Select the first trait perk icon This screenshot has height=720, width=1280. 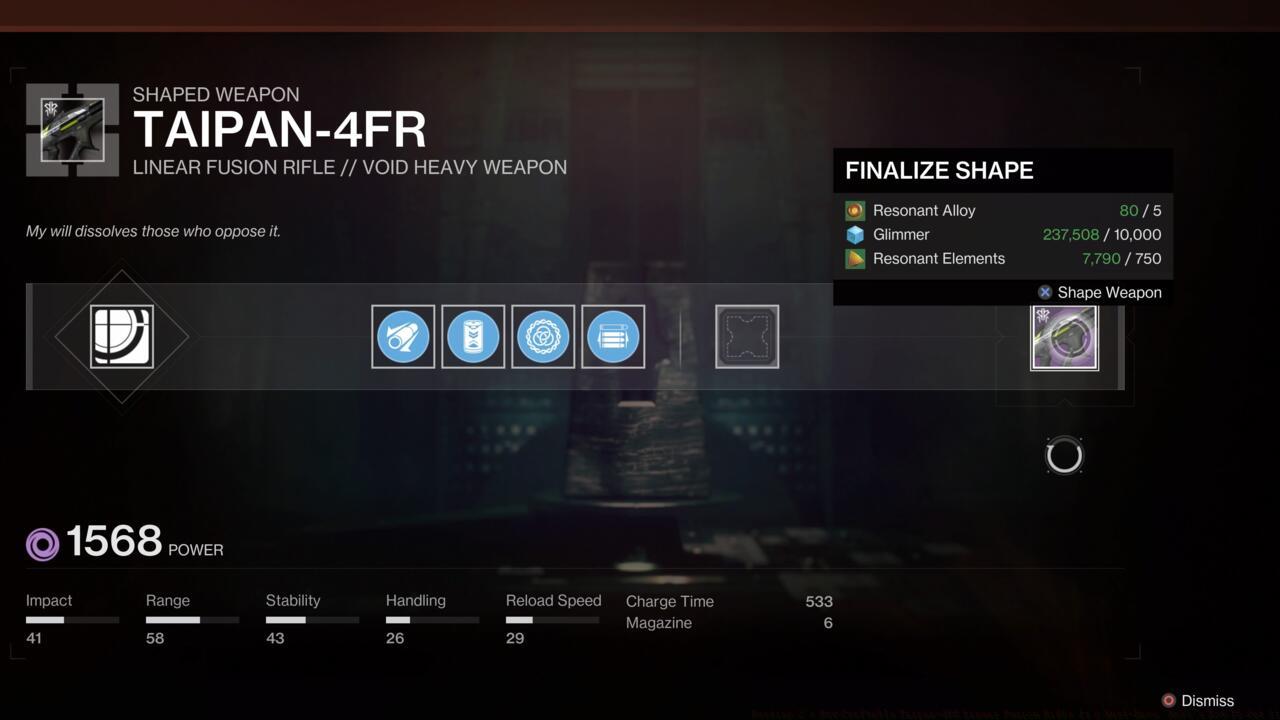pyautogui.click(x=543, y=336)
